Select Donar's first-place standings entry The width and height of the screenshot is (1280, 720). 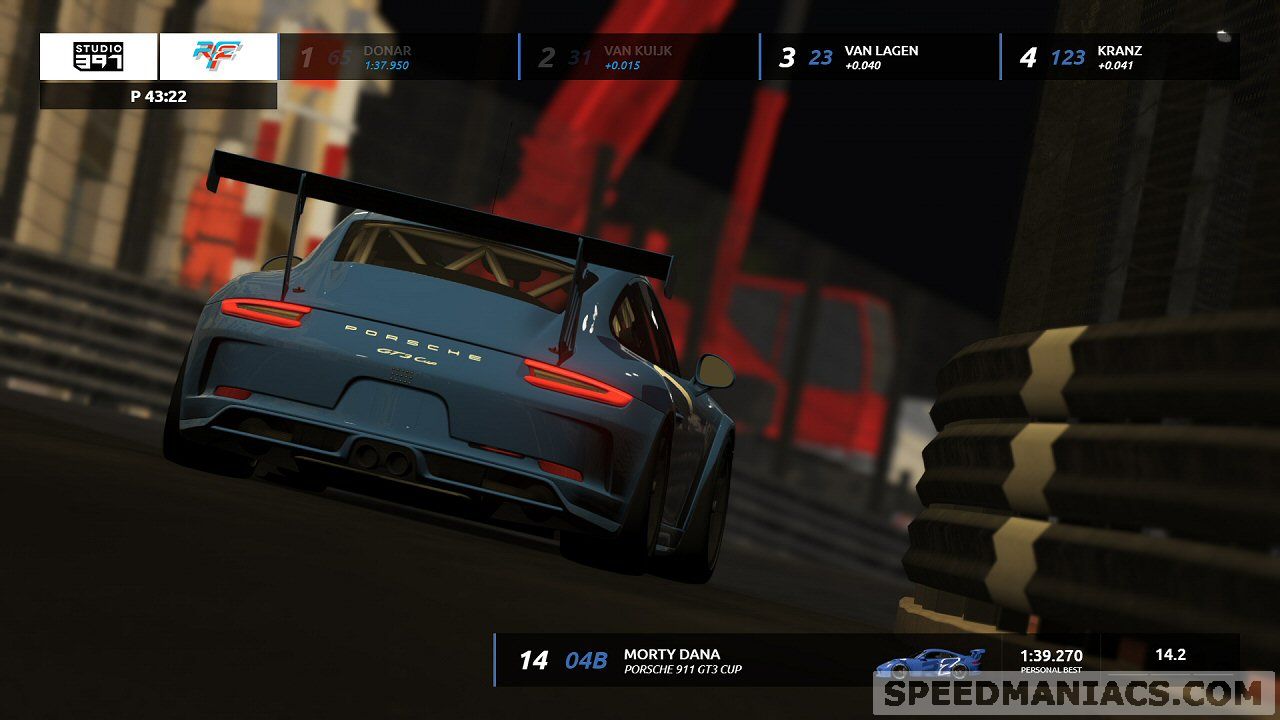click(x=398, y=57)
